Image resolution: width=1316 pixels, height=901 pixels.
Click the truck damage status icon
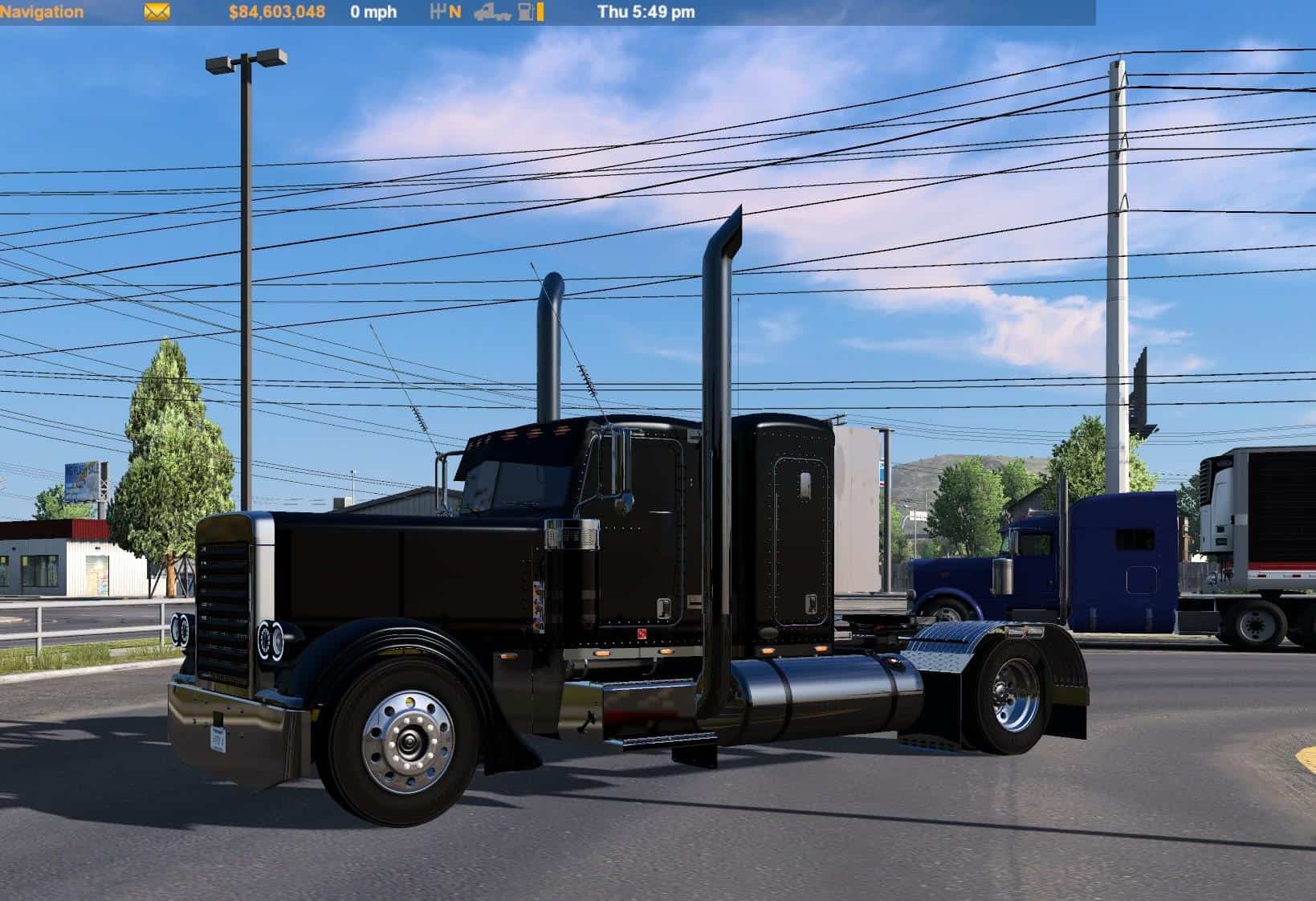(x=491, y=12)
